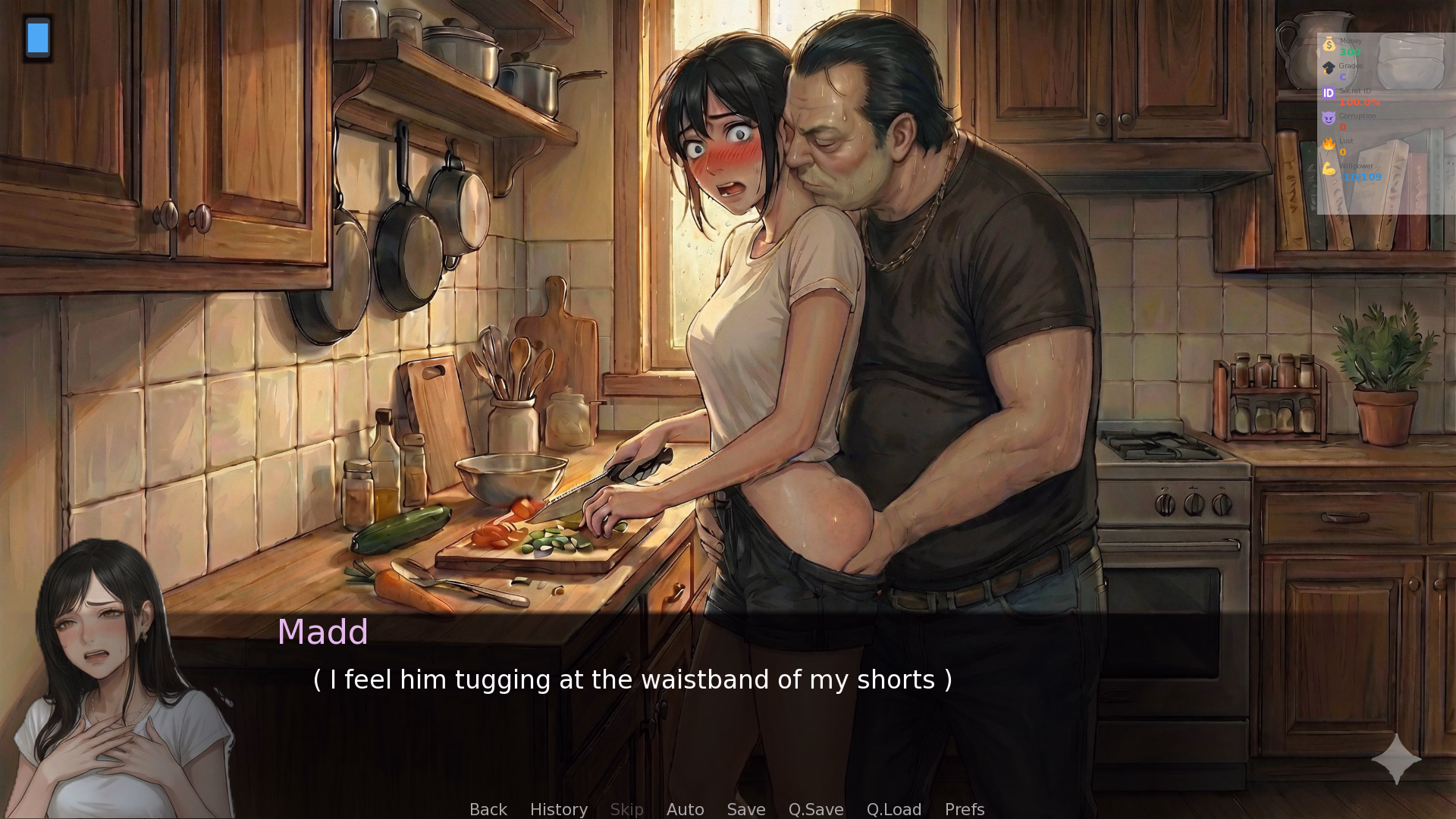Screen dimensions: 1456x819
Task: Enable Auto-advance for dialogue
Action: click(685, 809)
